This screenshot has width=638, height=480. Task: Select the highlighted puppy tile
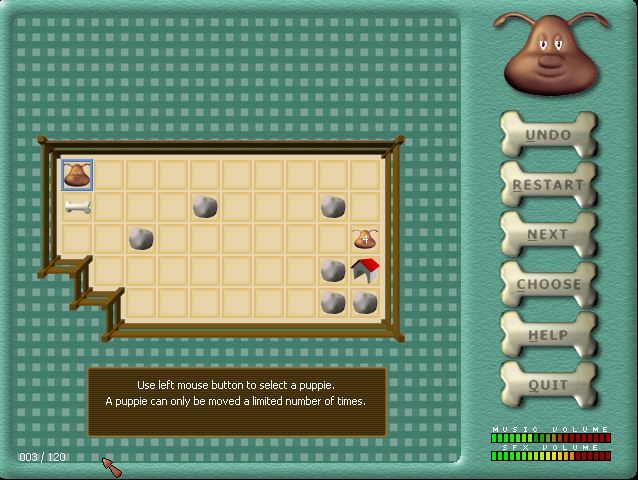77,175
